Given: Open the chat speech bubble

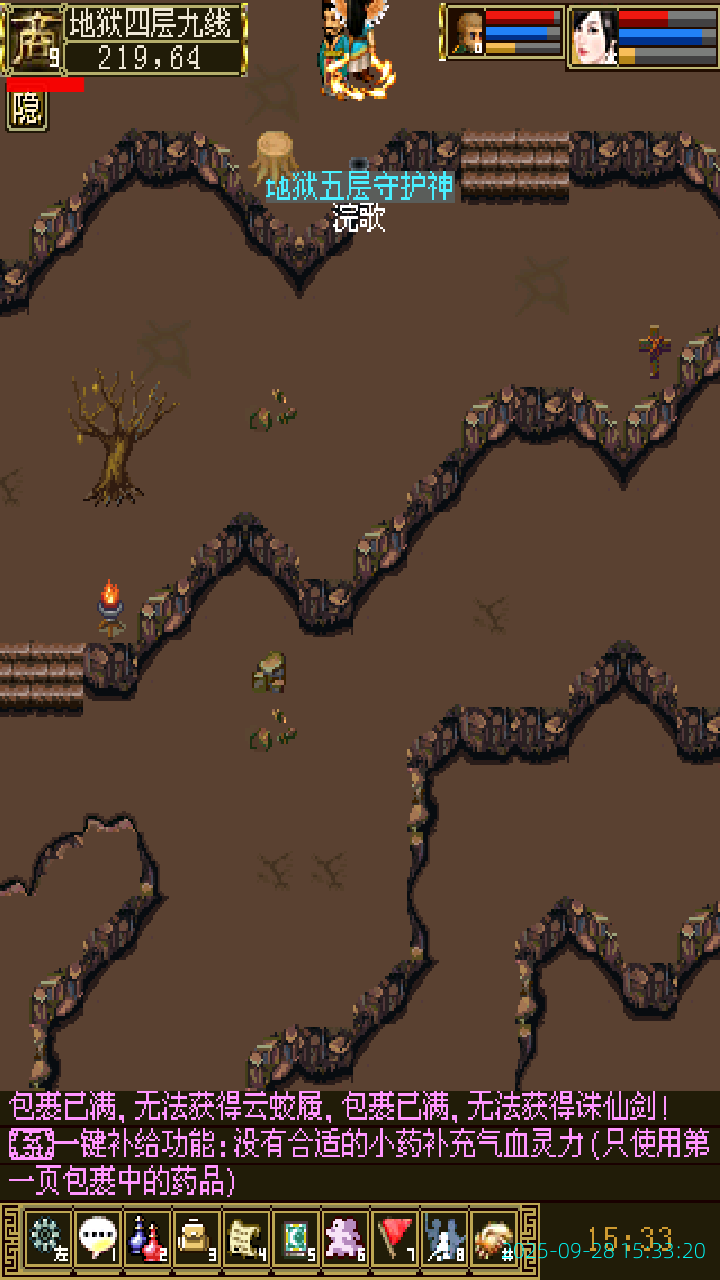Looking at the screenshot, I should [97, 1239].
